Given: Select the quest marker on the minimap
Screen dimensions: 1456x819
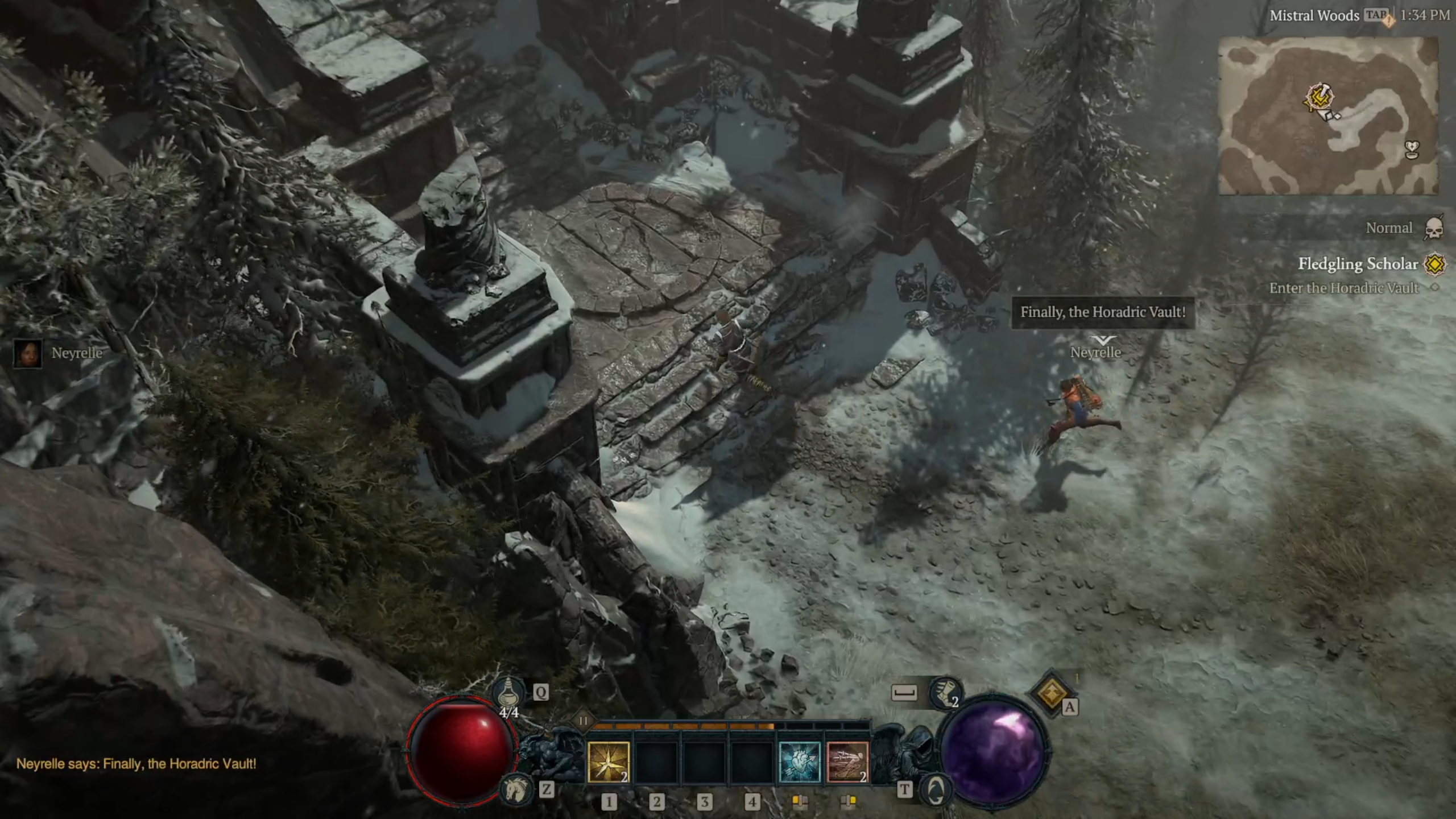Looking at the screenshot, I should [x=1319, y=97].
